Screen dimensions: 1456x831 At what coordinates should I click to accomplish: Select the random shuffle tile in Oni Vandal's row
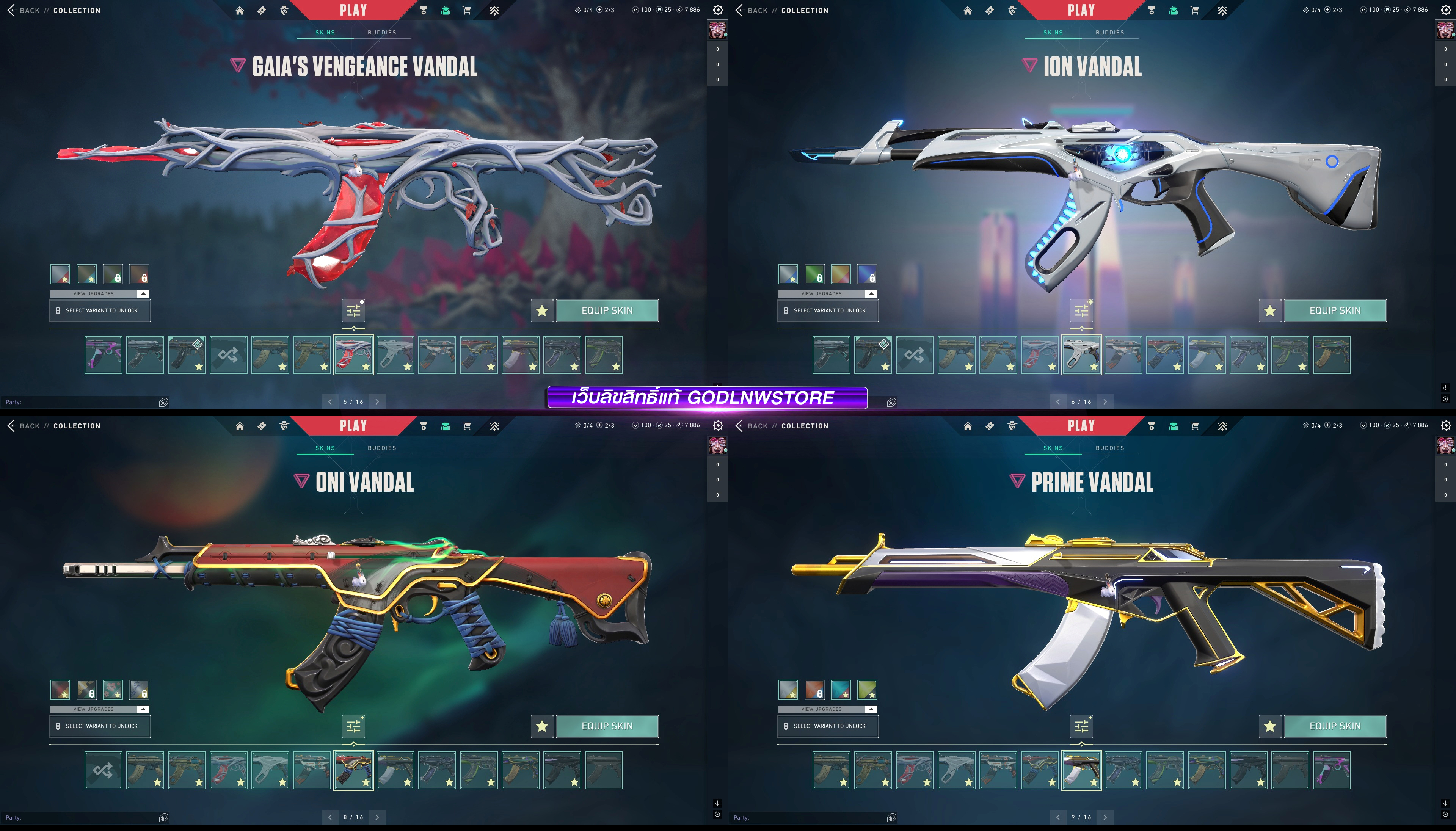click(x=103, y=770)
